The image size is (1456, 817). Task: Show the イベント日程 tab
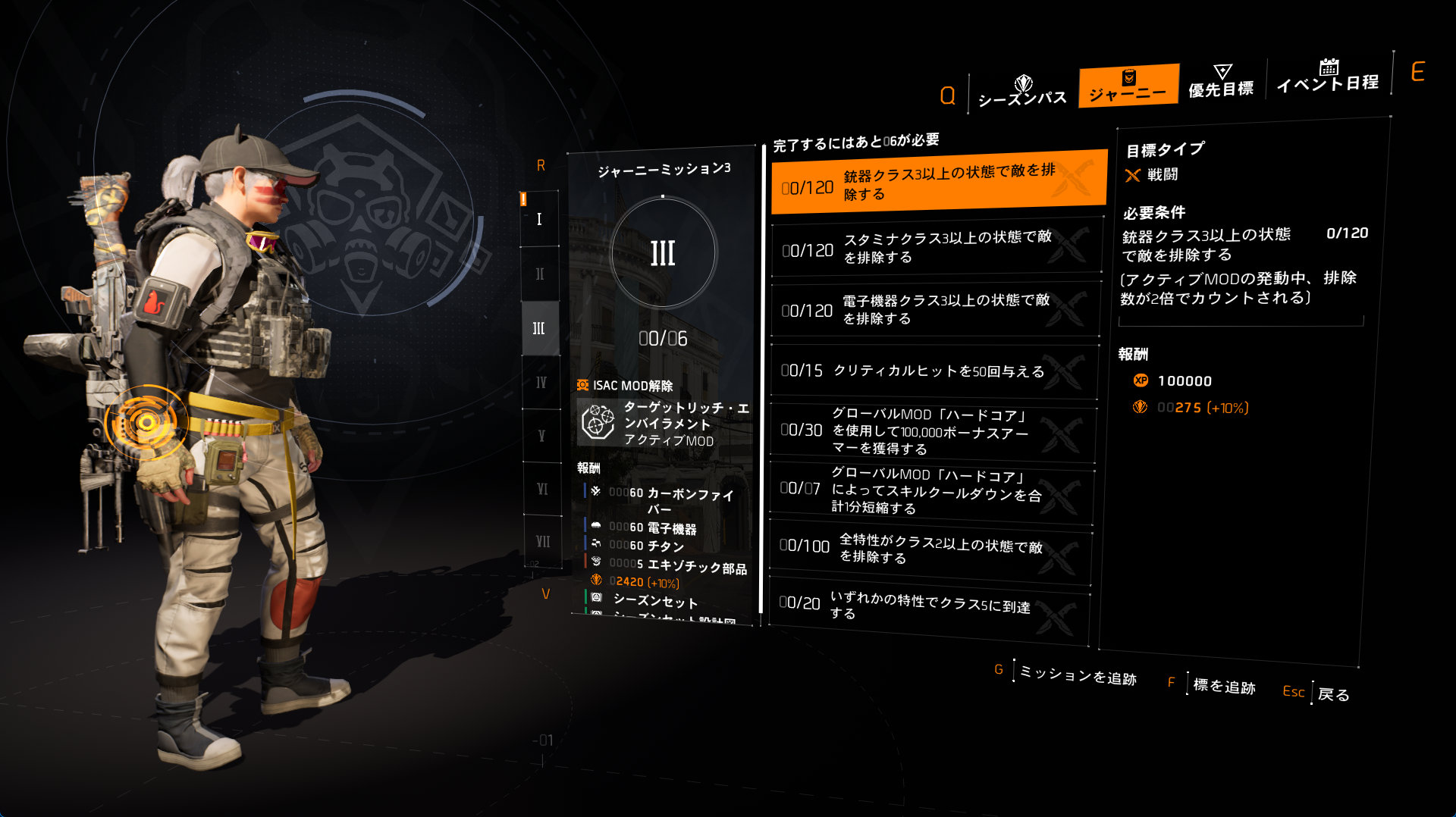point(1327,77)
